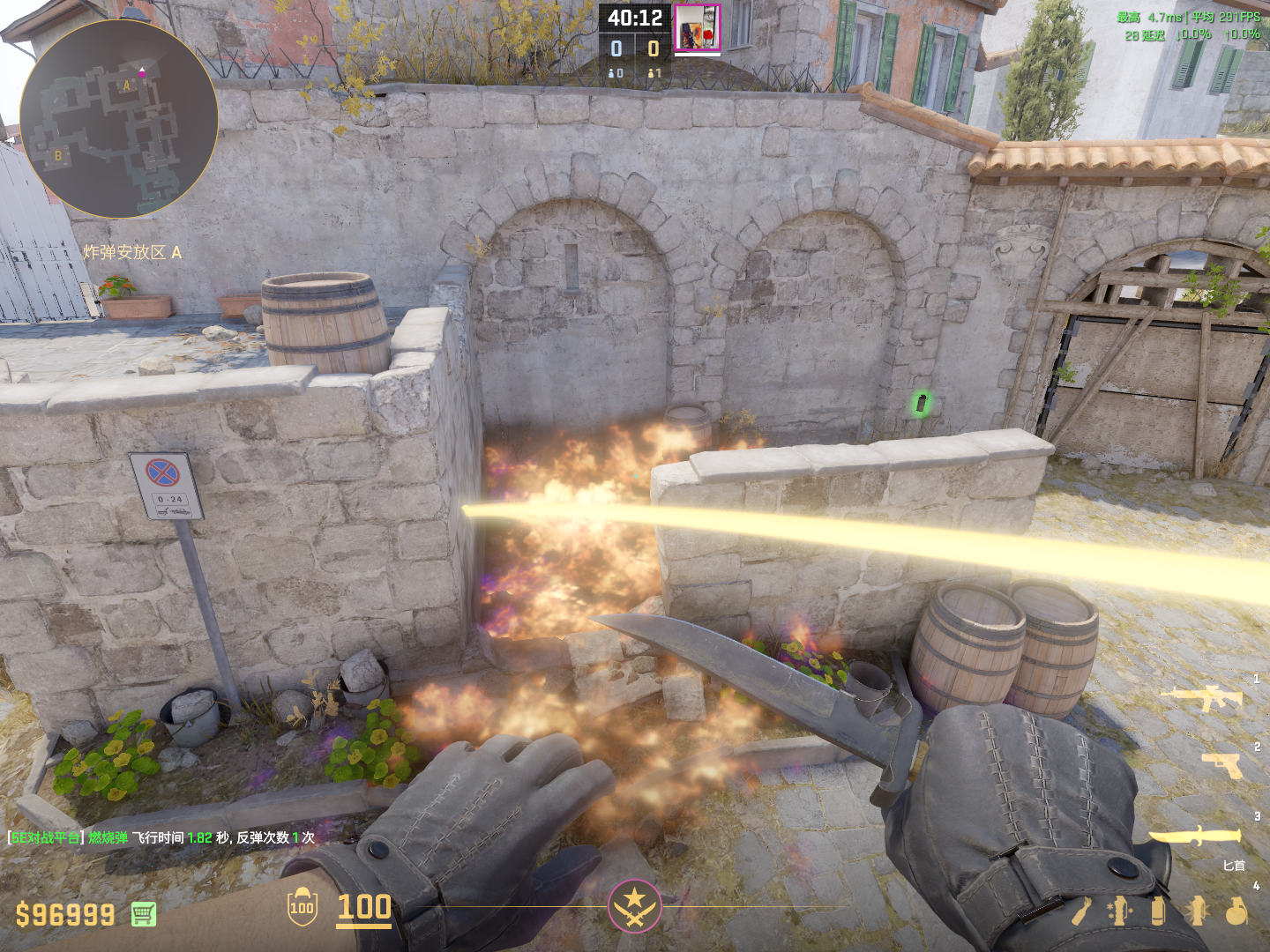The image size is (1270, 952).
Task: Select the decoy grenade with burst icon
Action: click(x=1197, y=911)
